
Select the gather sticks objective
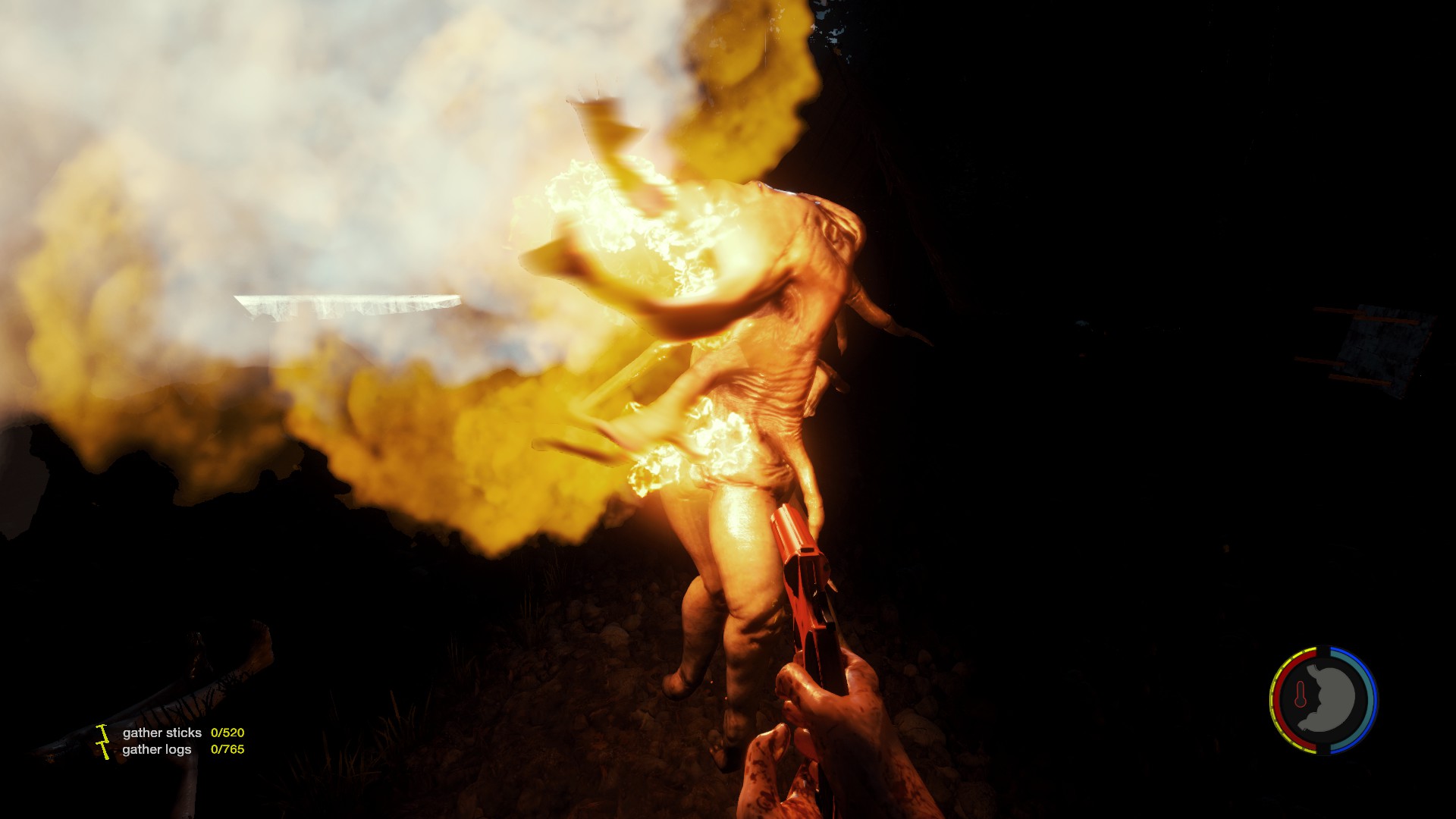point(162,733)
